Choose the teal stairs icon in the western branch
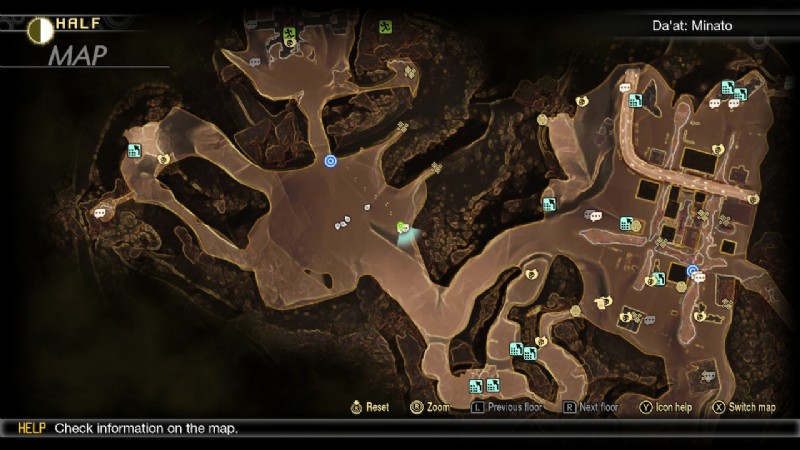The height and width of the screenshot is (450, 800). pyautogui.click(x=134, y=151)
